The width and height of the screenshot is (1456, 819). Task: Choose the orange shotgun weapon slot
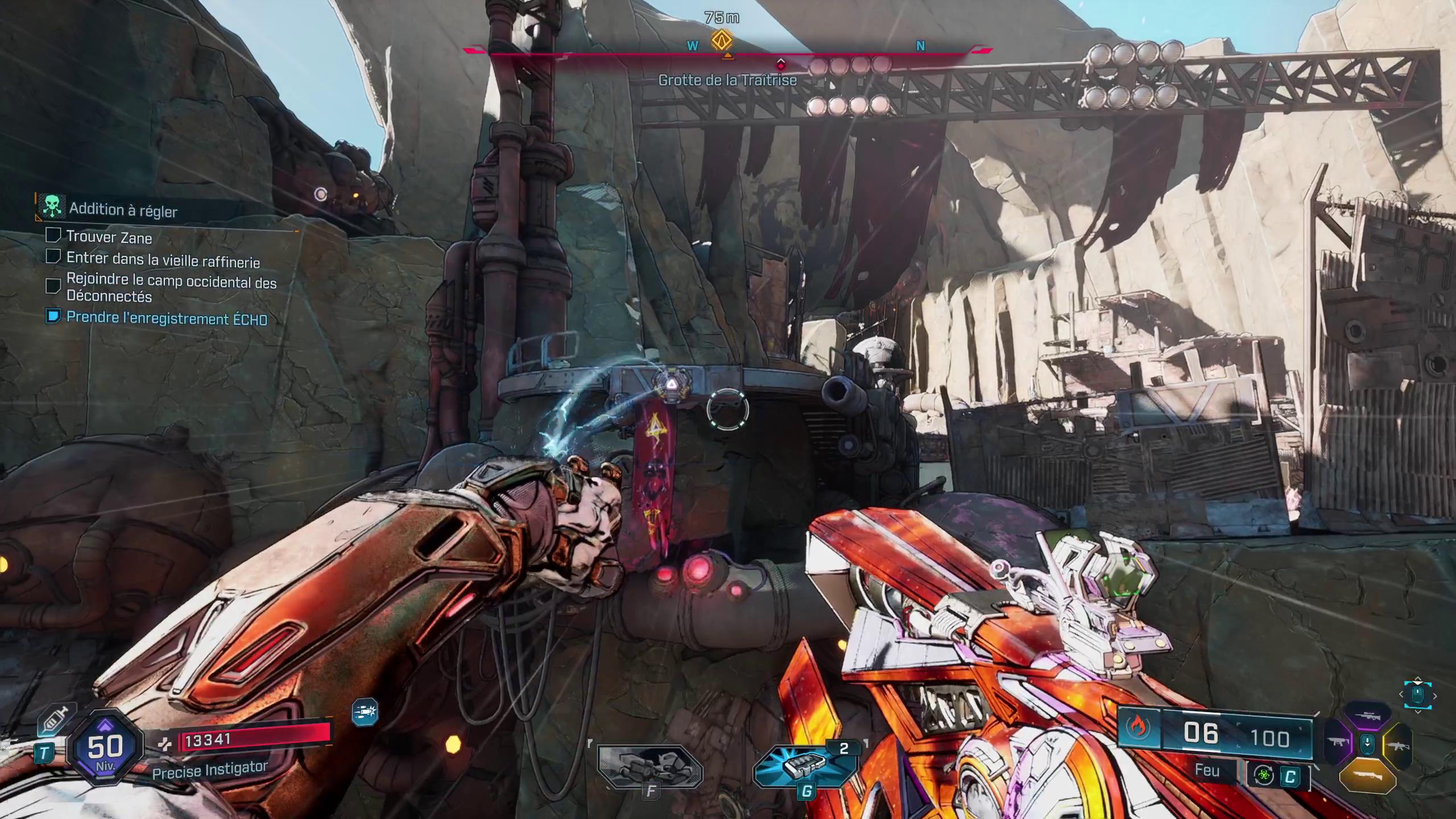[1367, 775]
